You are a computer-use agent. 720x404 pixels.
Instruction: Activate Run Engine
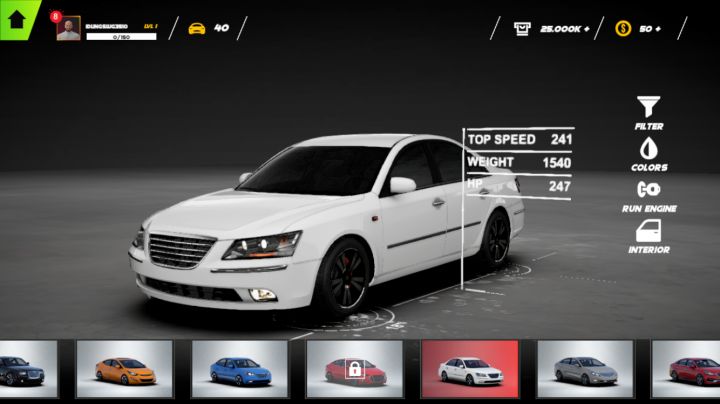click(x=649, y=194)
